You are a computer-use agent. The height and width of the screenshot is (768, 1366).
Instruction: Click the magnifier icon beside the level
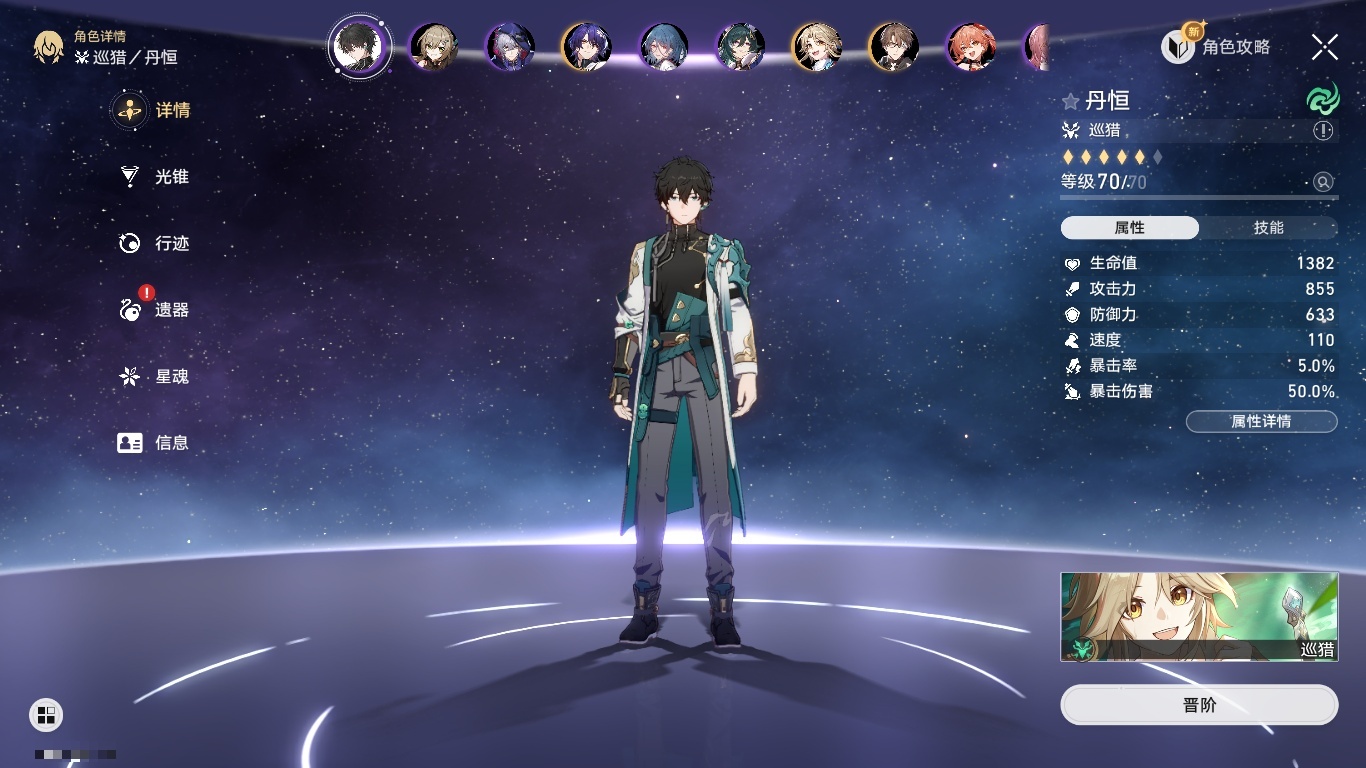pos(1323,182)
